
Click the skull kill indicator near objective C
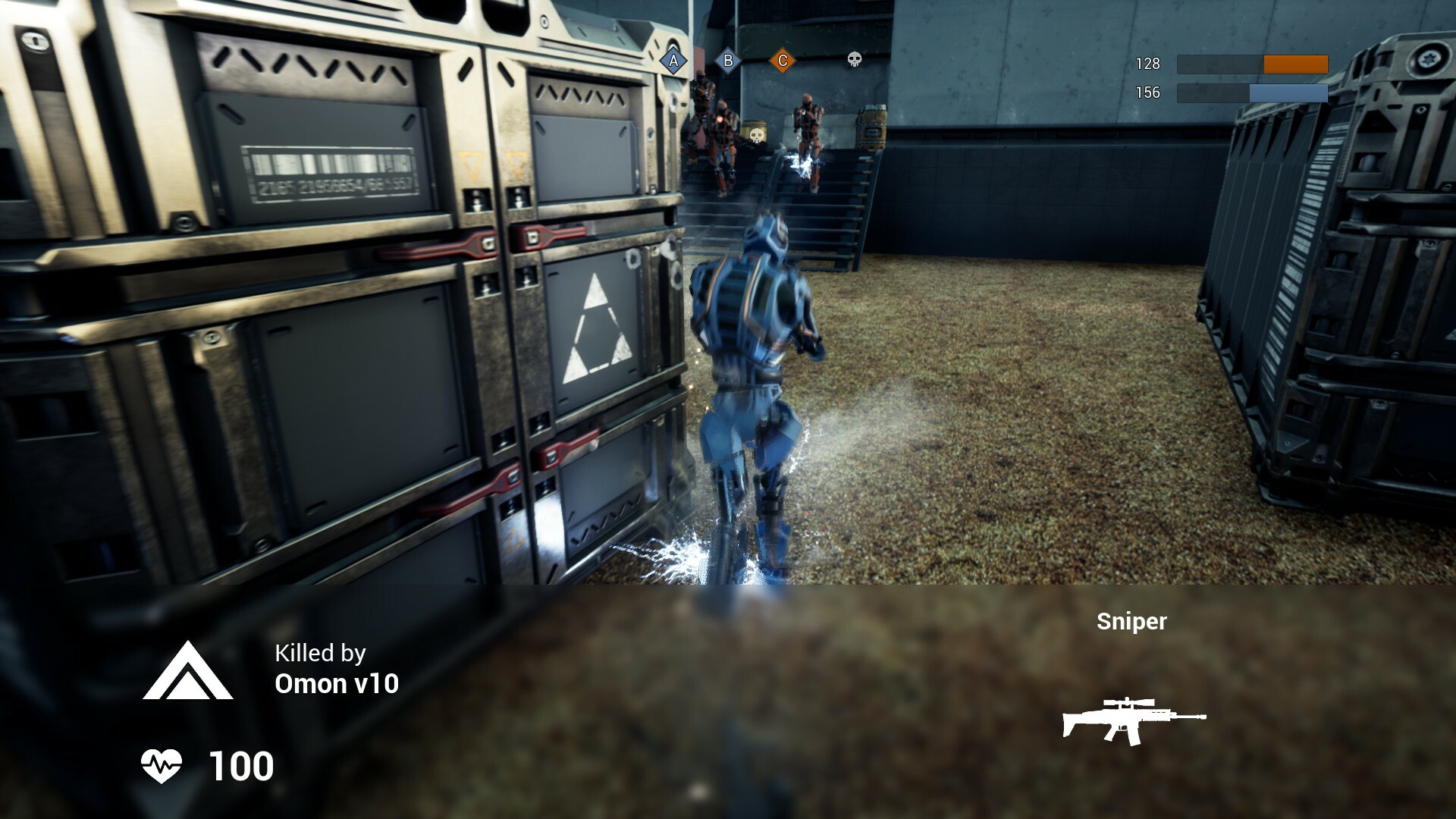854,61
